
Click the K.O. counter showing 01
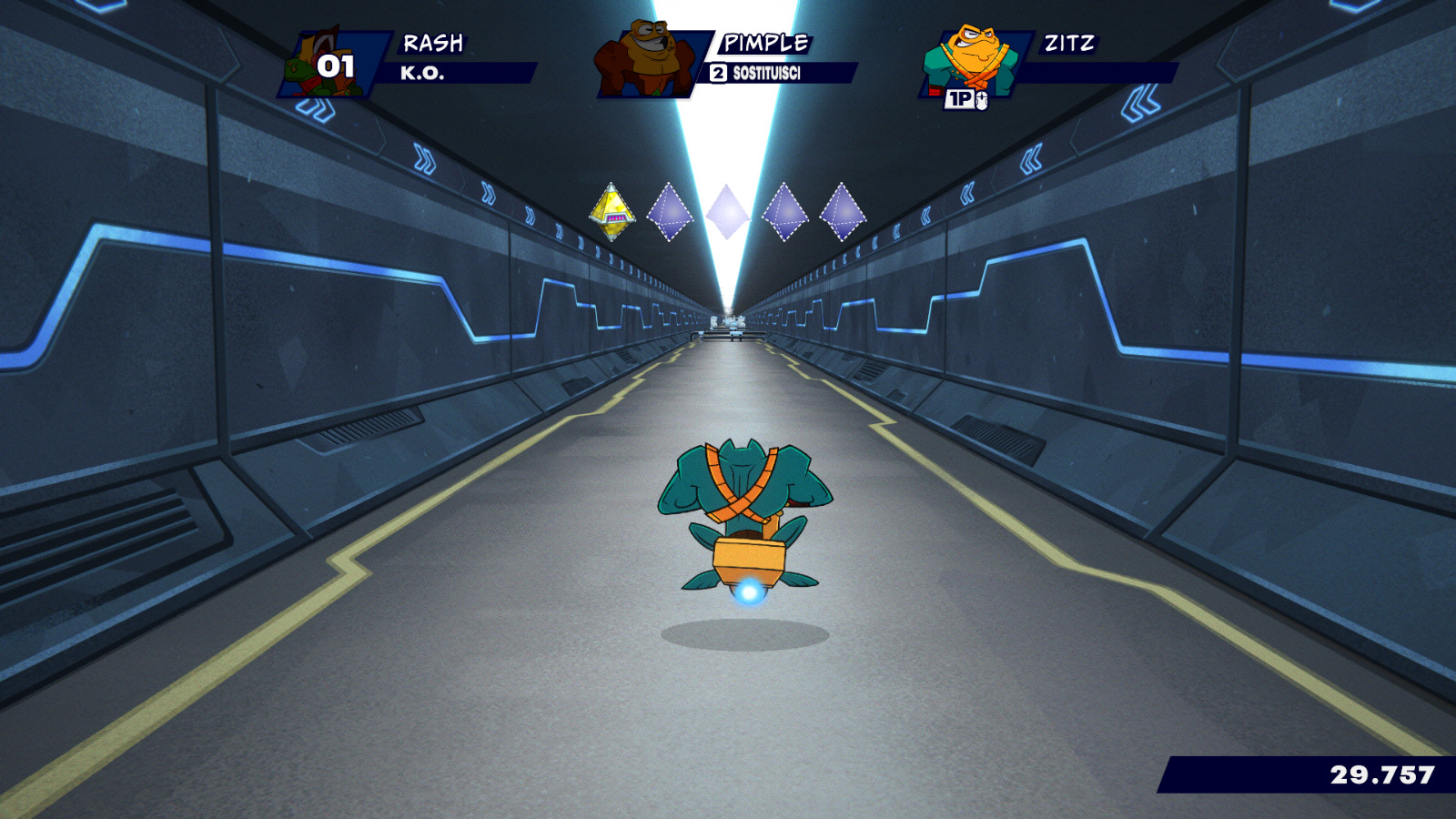click(x=335, y=65)
